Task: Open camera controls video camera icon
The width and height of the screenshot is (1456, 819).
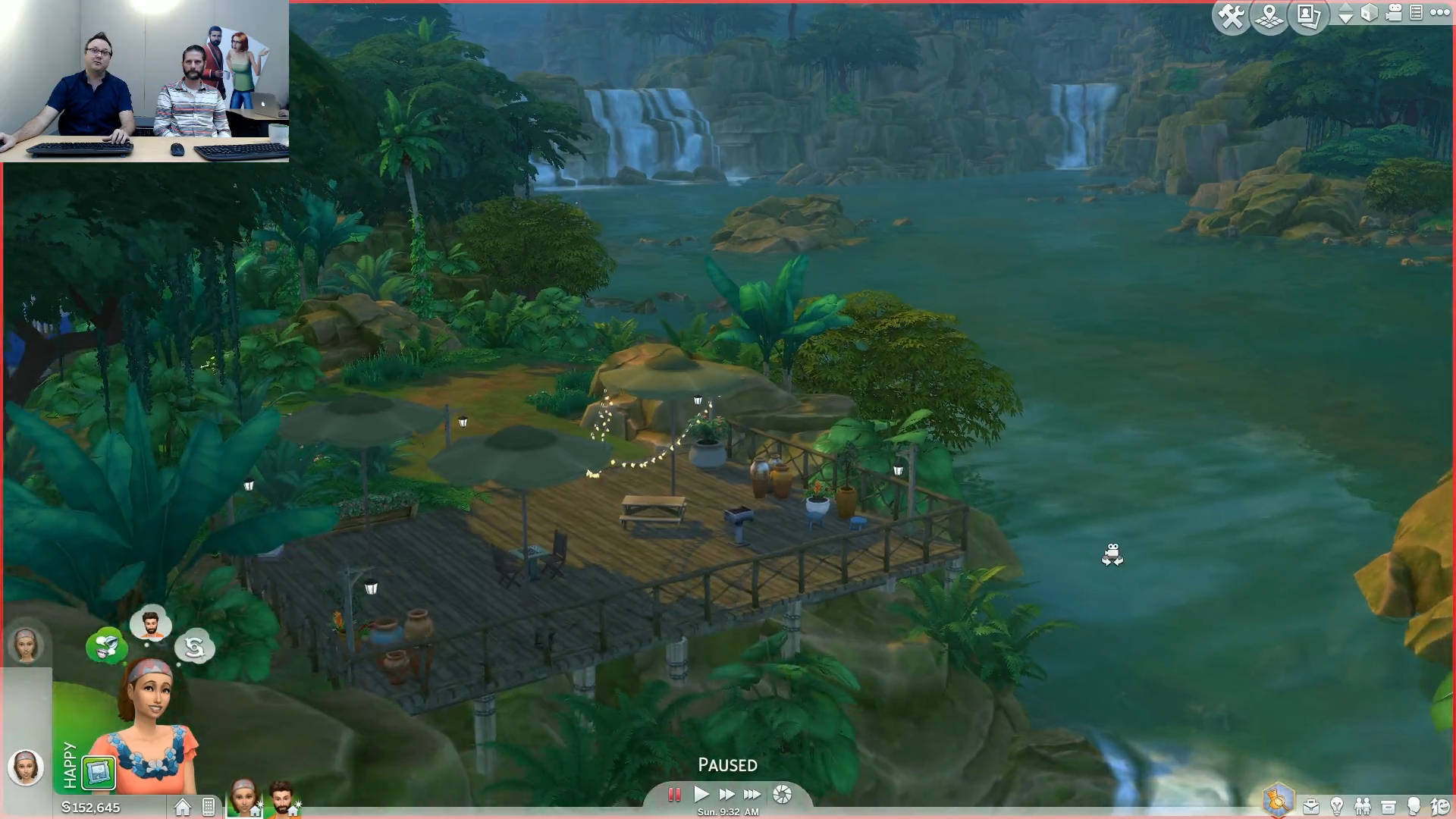Action: [1393, 13]
